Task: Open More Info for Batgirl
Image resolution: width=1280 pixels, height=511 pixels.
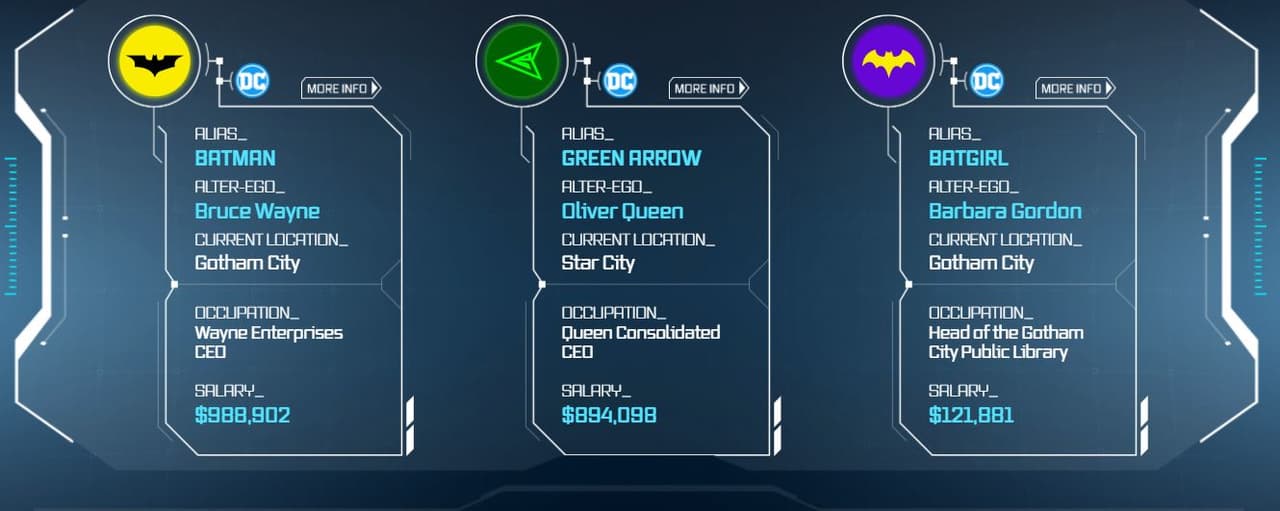Action: click(1075, 88)
